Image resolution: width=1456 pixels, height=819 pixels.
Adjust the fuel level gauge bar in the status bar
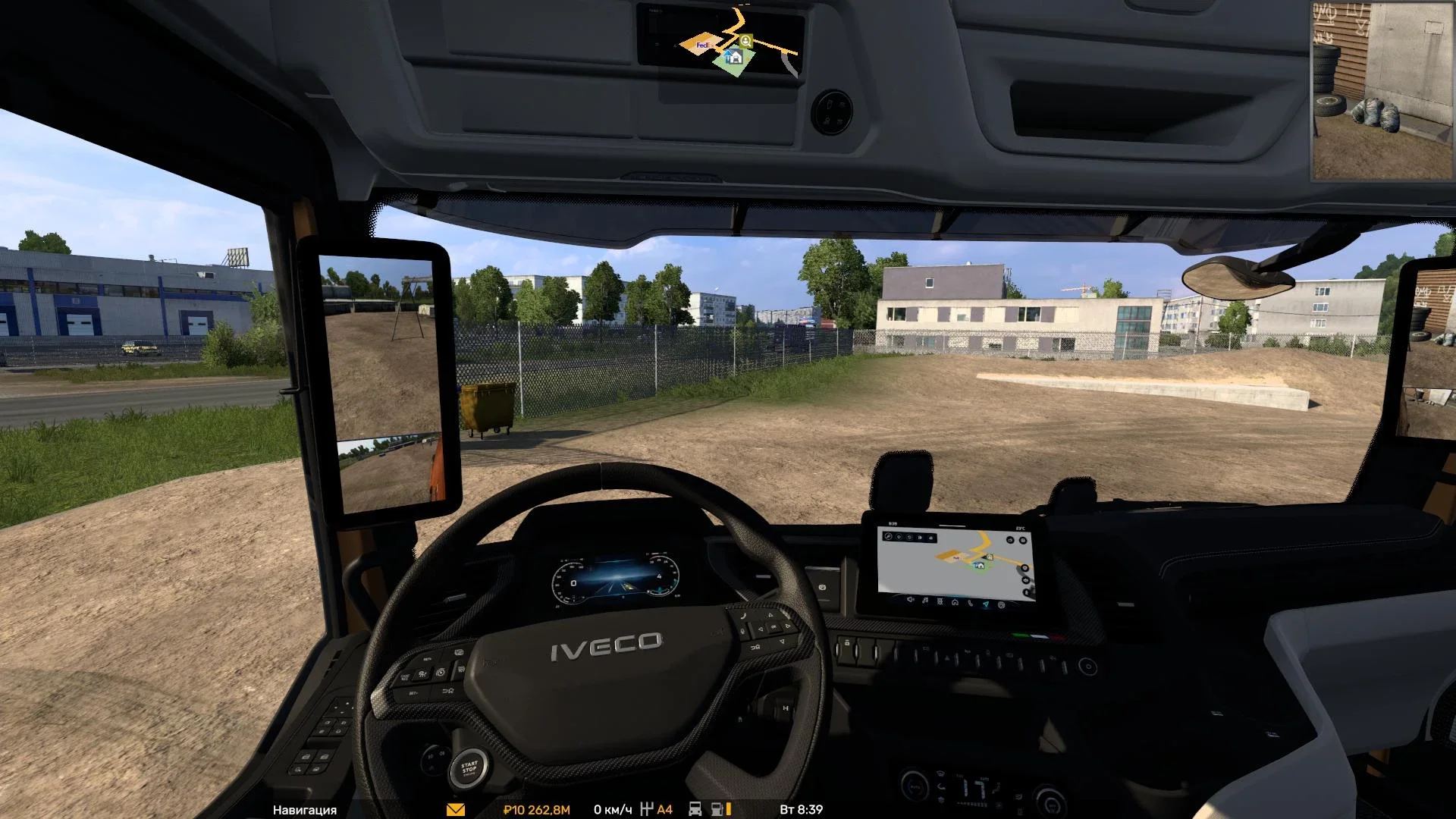pyautogui.click(x=728, y=809)
